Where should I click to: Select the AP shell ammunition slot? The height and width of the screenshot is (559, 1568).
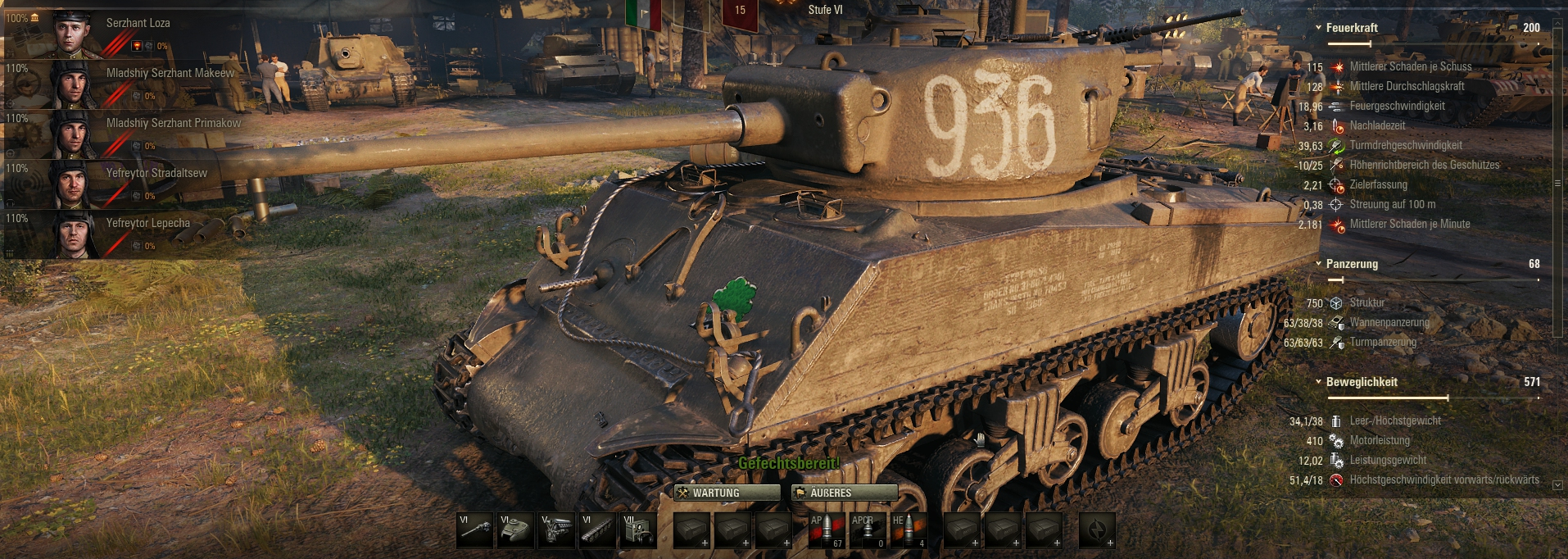(827, 530)
